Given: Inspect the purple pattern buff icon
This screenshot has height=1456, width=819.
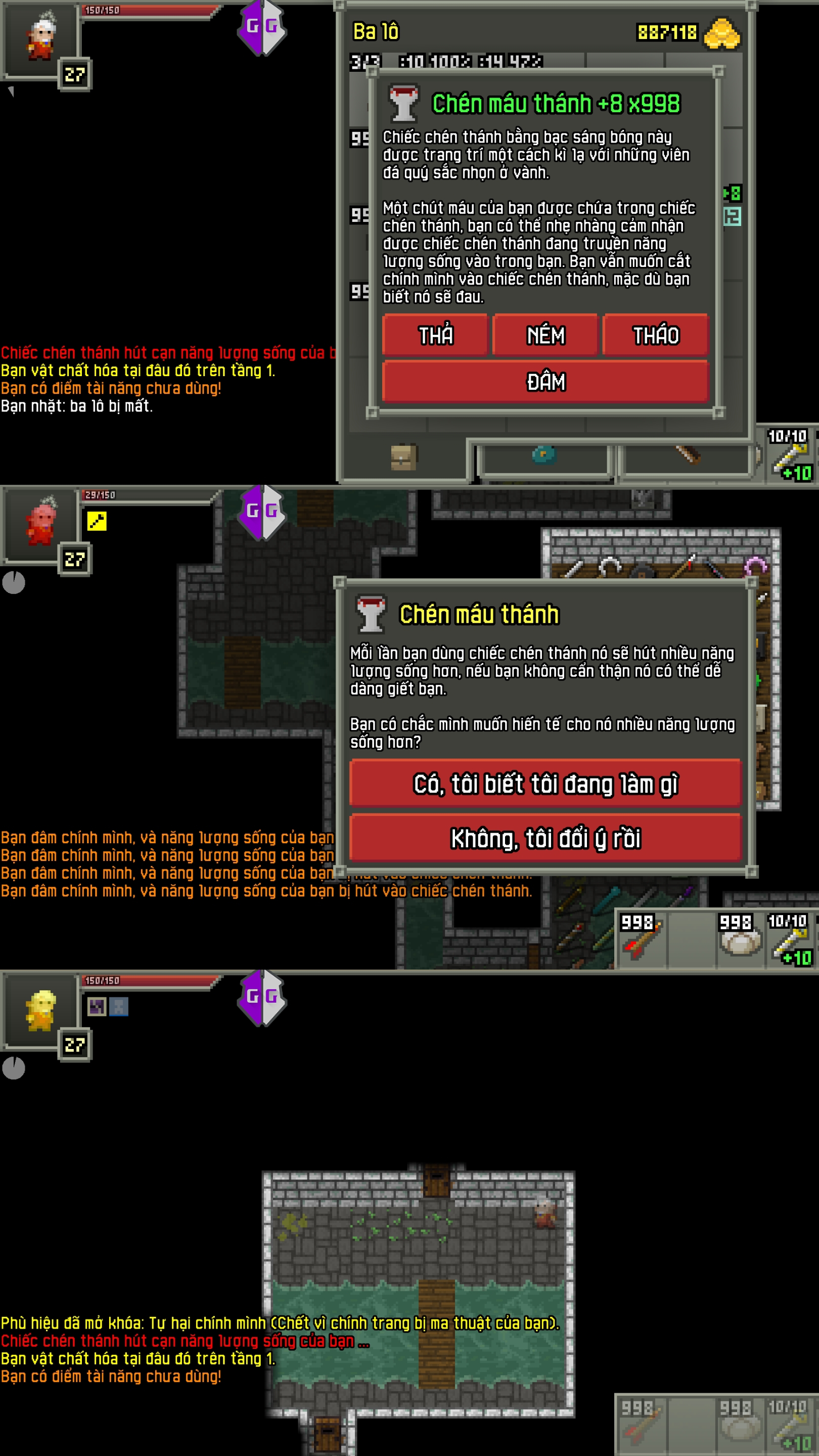Looking at the screenshot, I should [x=97, y=1006].
